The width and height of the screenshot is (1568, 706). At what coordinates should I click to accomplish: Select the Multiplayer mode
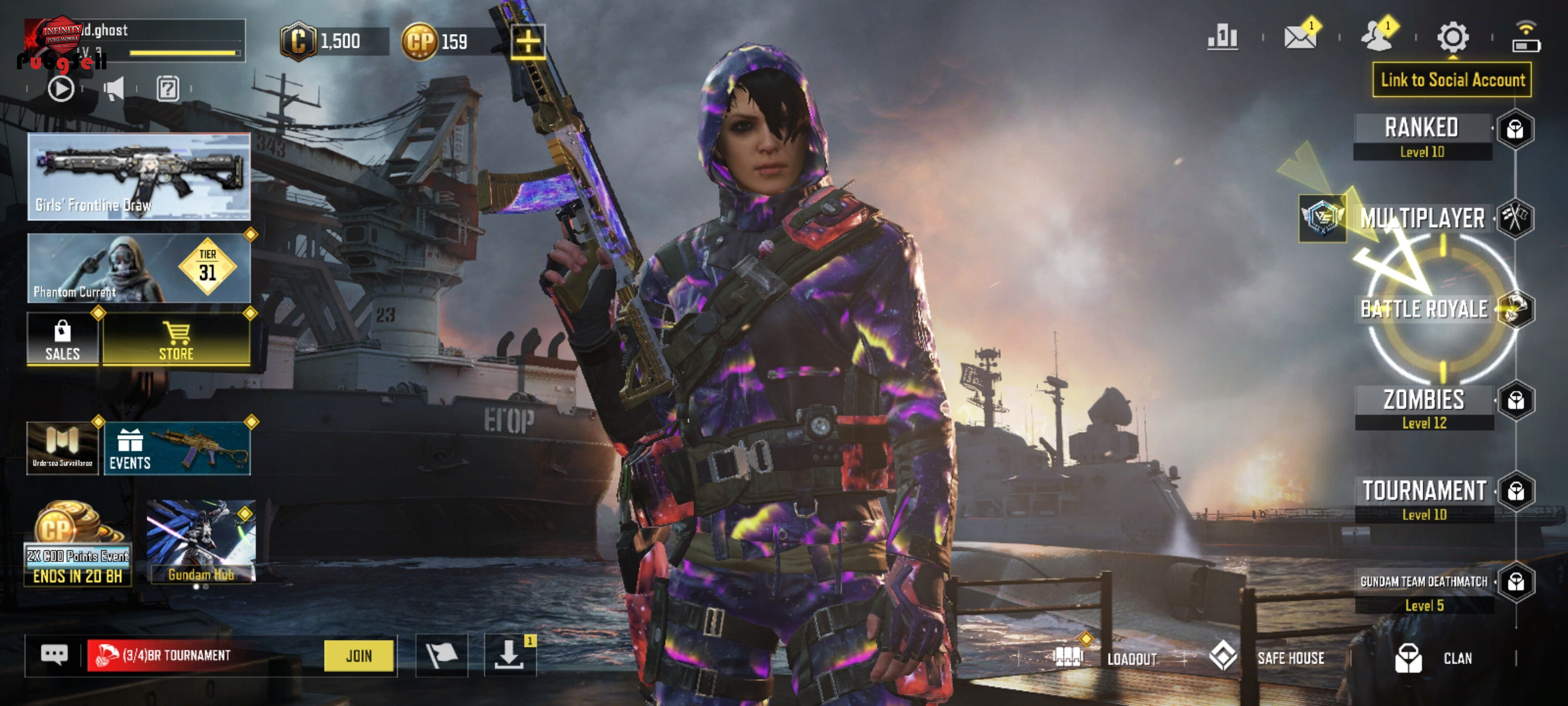tap(1422, 218)
